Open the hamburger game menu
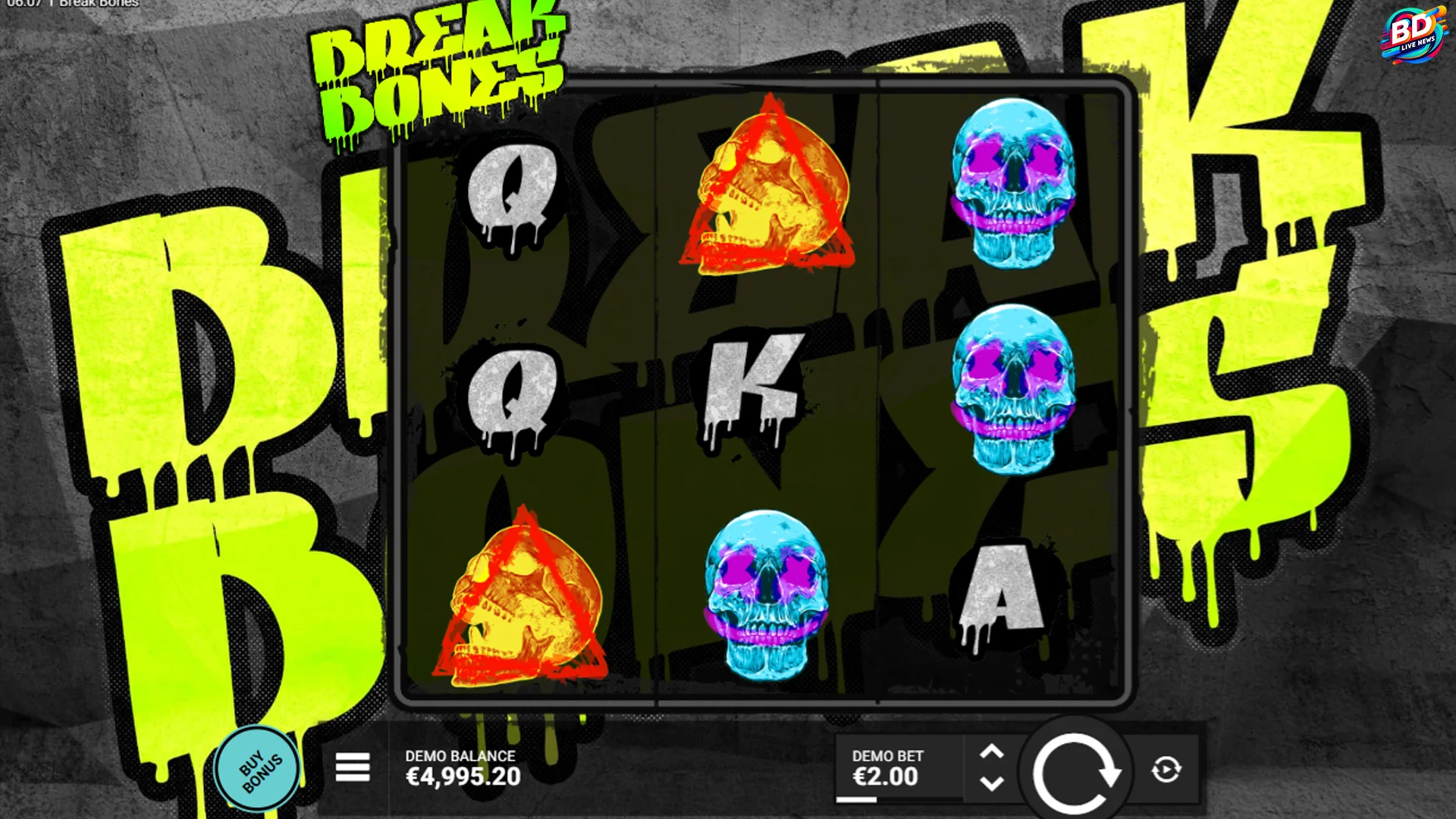This screenshot has height=819, width=1456. pyautogui.click(x=353, y=768)
